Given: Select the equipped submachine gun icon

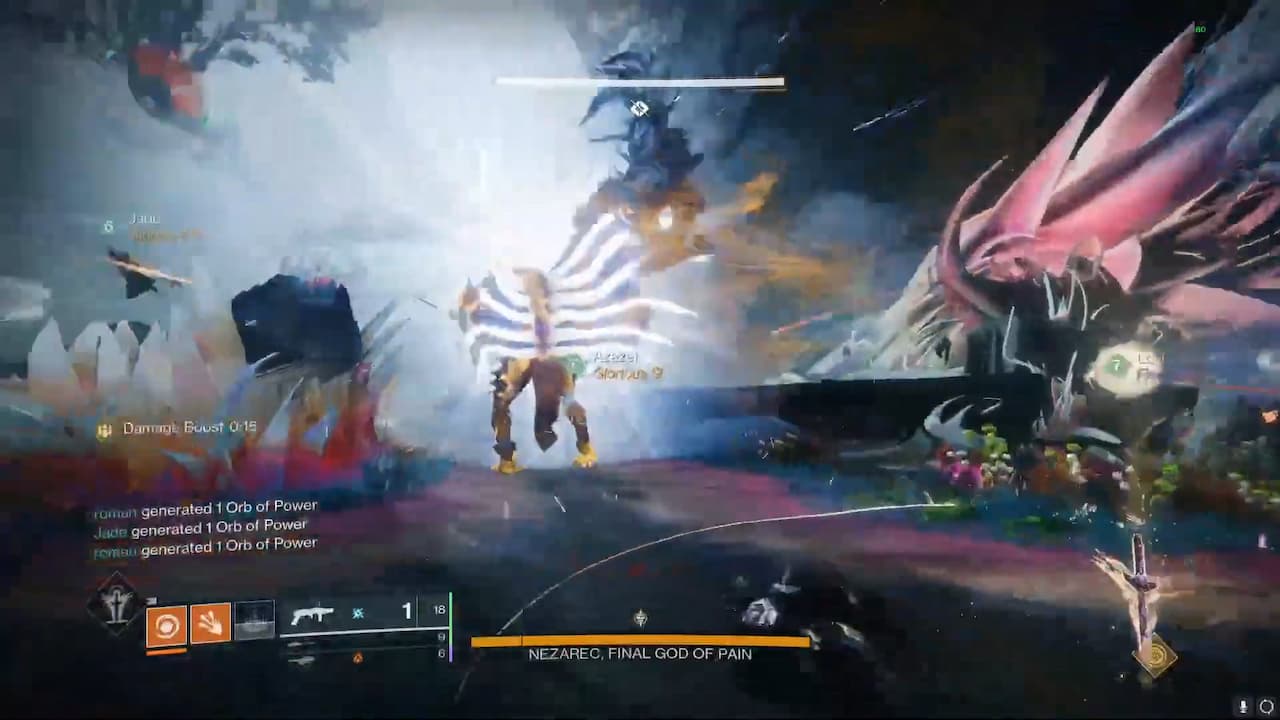Looking at the screenshot, I should pos(315,613).
